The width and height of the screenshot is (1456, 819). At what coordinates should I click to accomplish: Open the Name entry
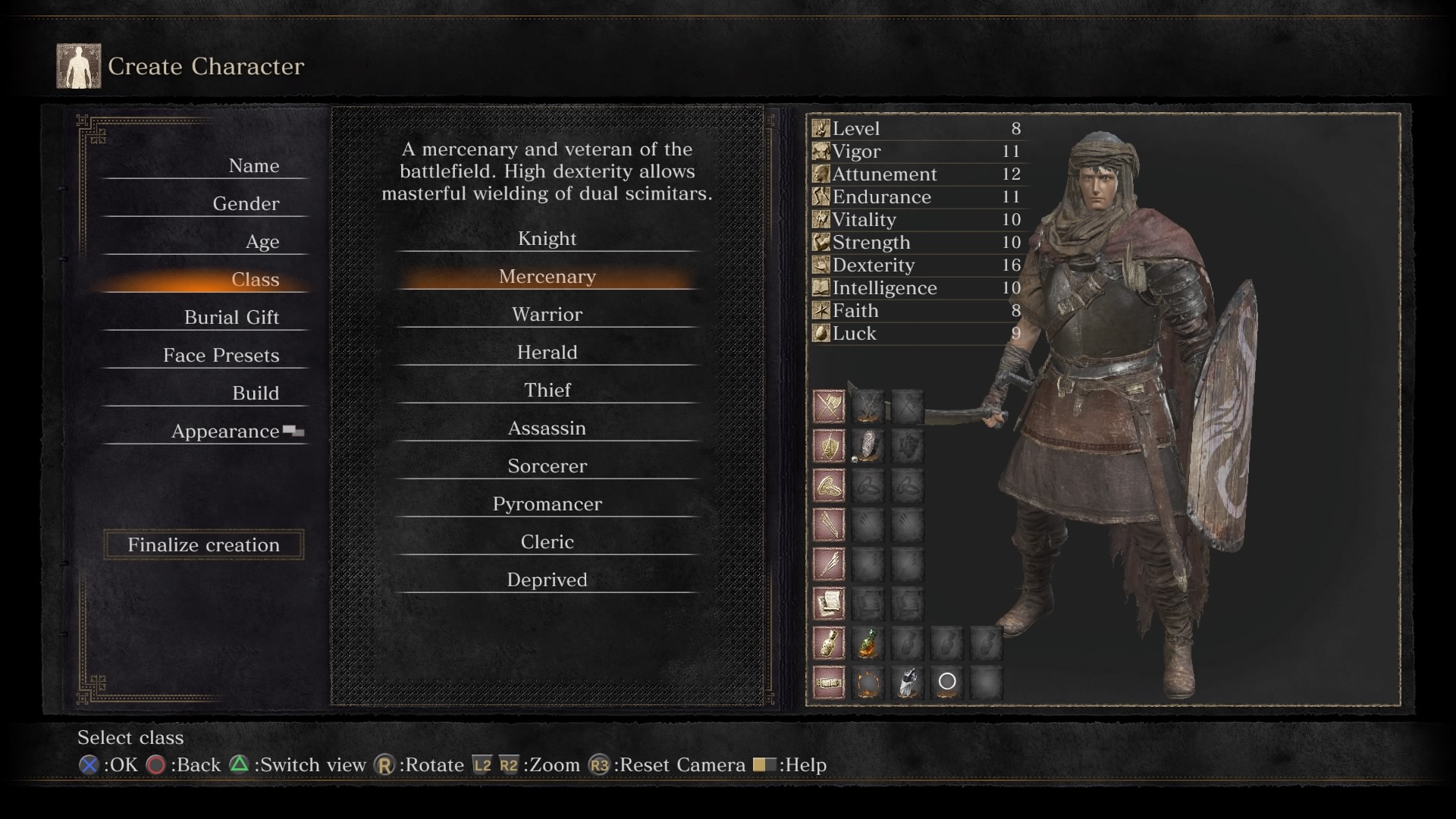(x=253, y=166)
